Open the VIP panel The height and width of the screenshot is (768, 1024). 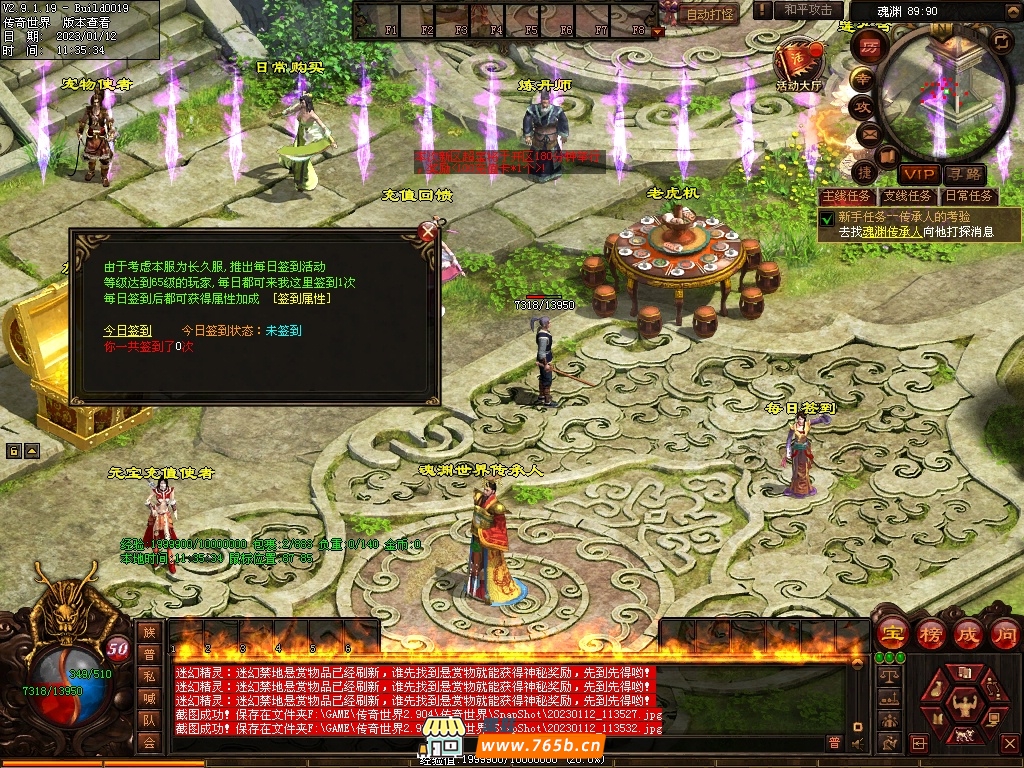[917, 174]
